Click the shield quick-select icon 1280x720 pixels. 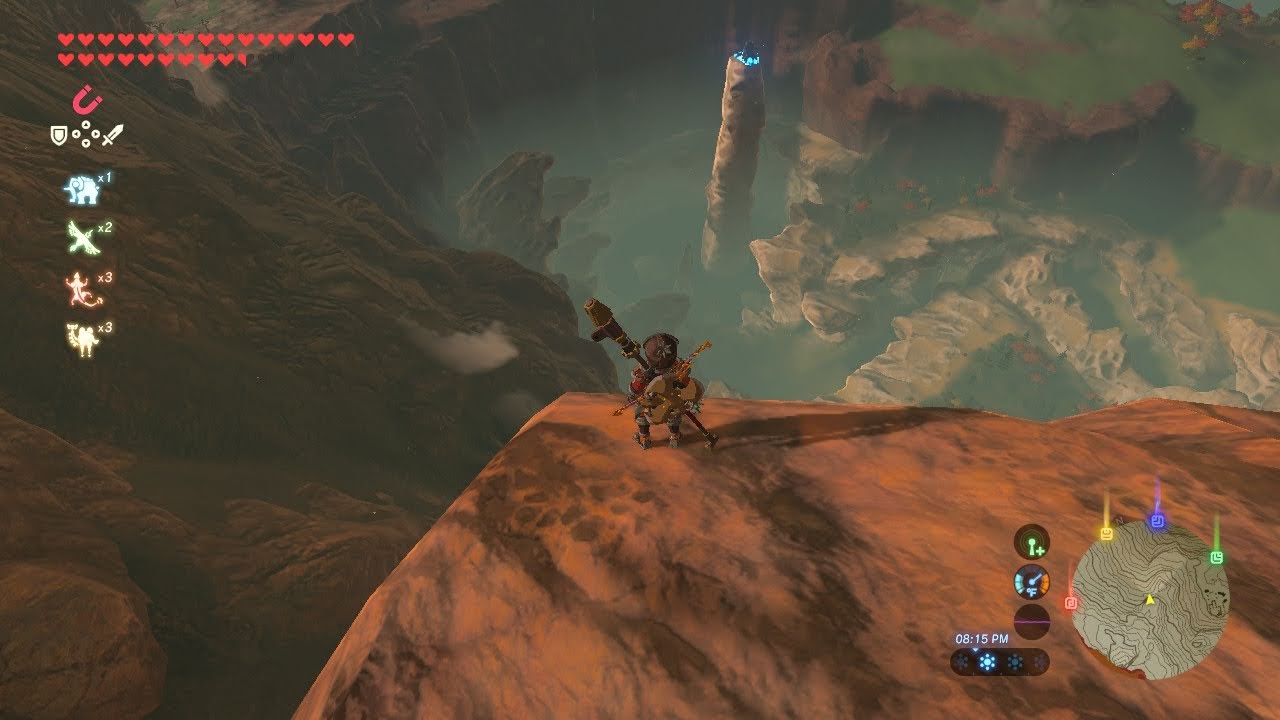coord(59,133)
